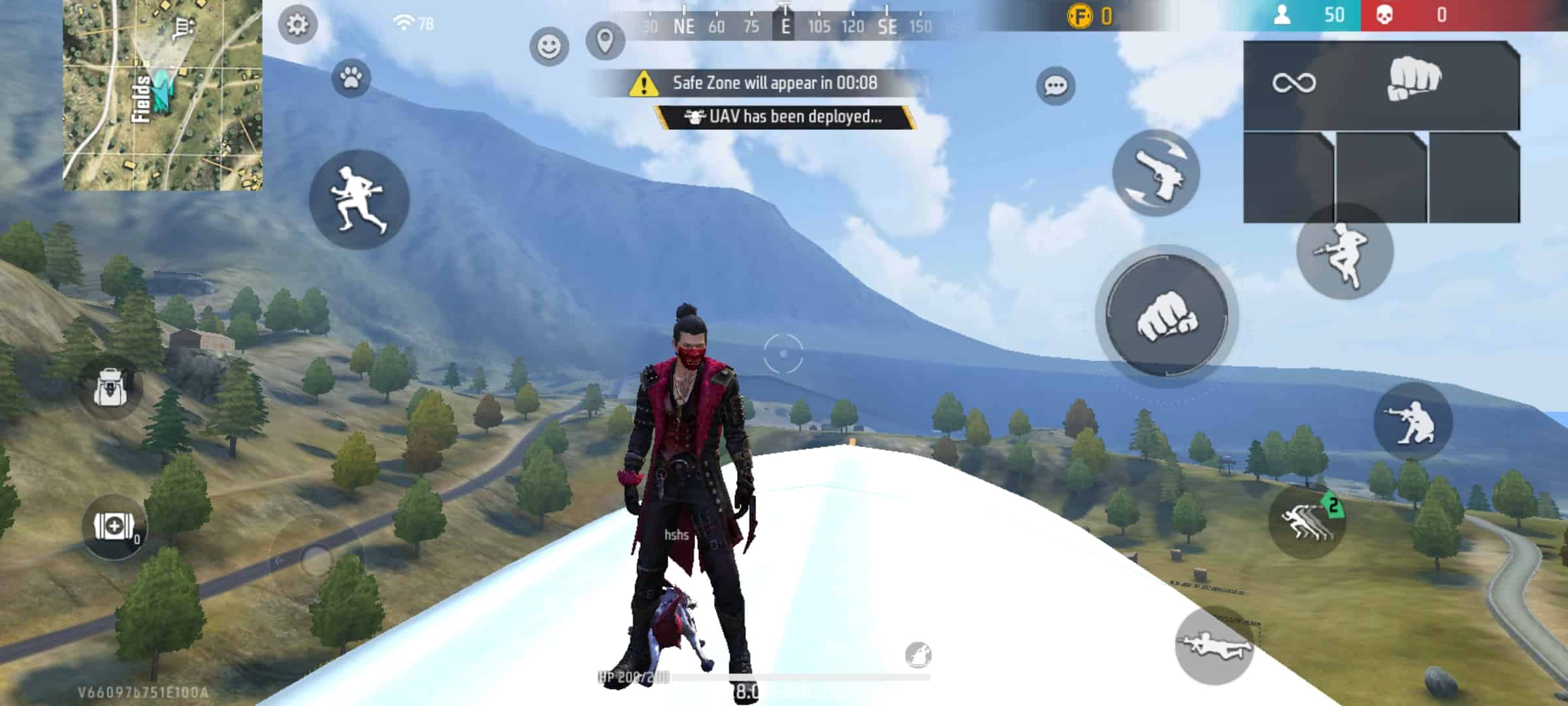Open the backpack inventory
The image size is (1568, 706).
110,388
